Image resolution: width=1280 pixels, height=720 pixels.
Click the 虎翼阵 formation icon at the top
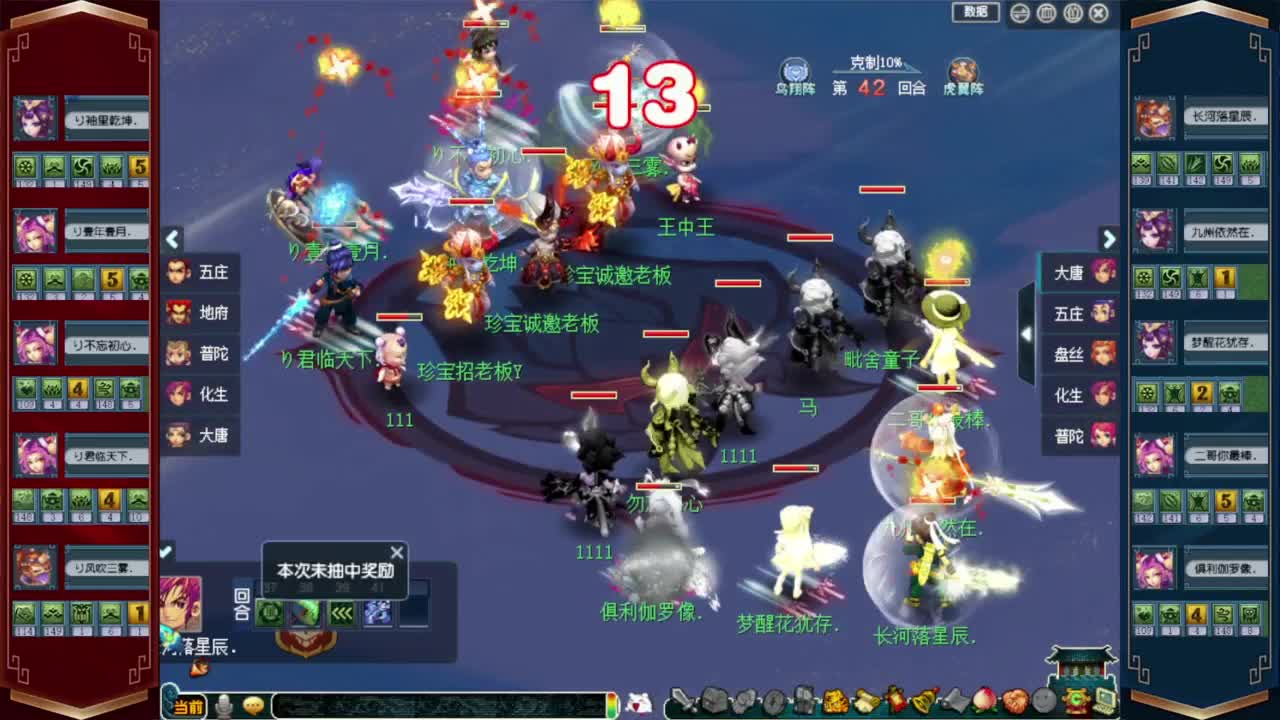965,72
